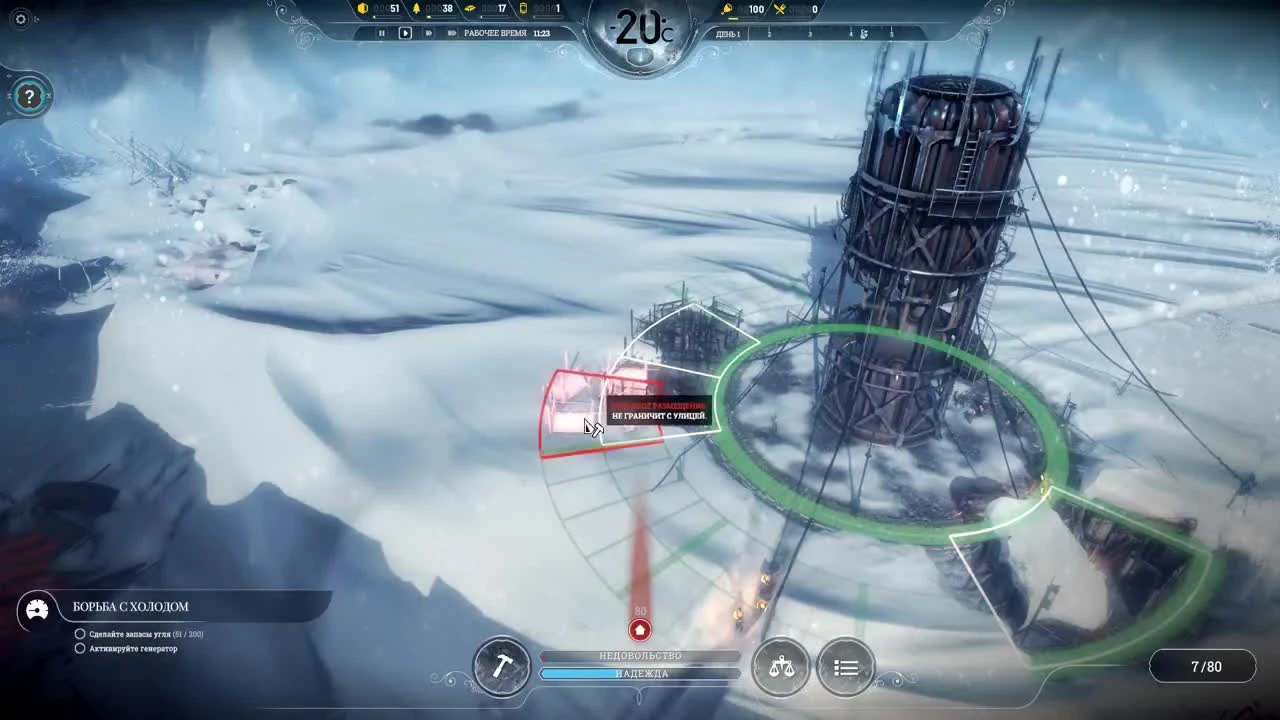This screenshot has height=720, width=1280.
Task: Resume normal speed with the play control
Action: [404, 33]
